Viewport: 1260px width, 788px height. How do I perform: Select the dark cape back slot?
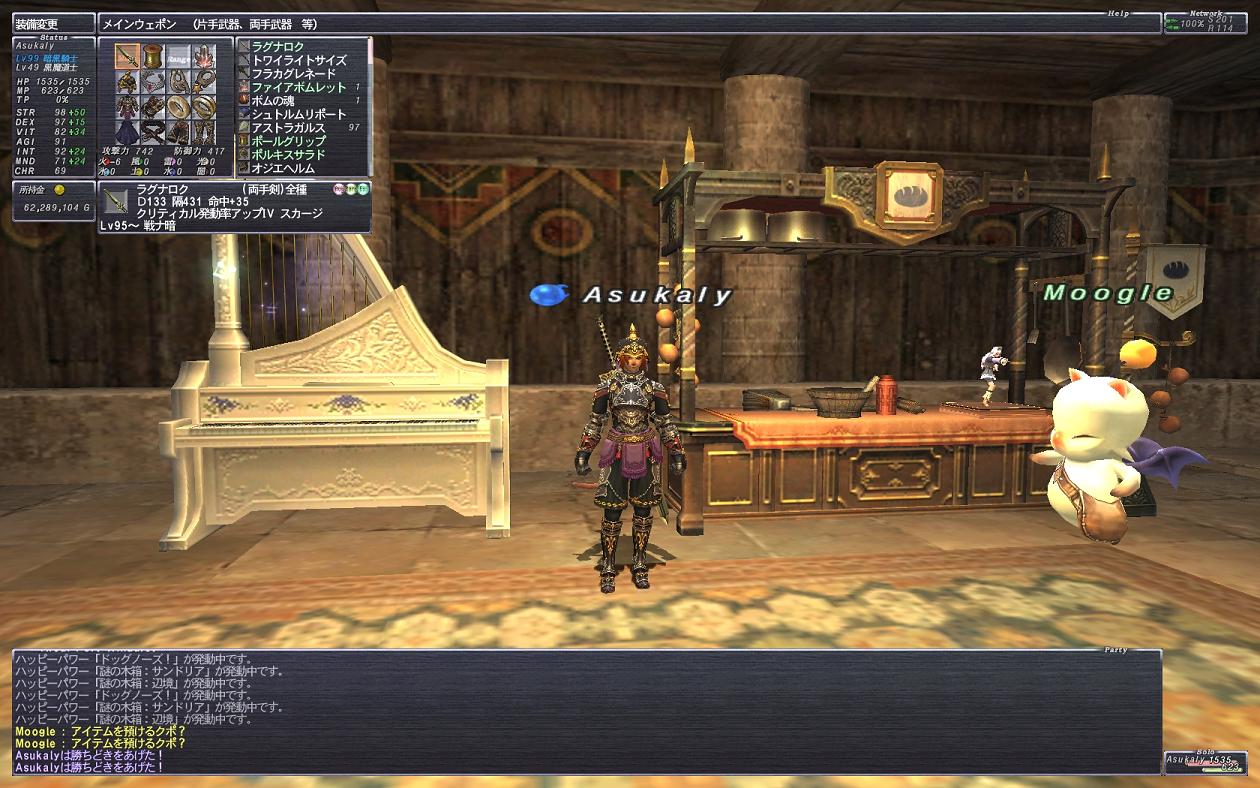pyautogui.click(x=127, y=132)
